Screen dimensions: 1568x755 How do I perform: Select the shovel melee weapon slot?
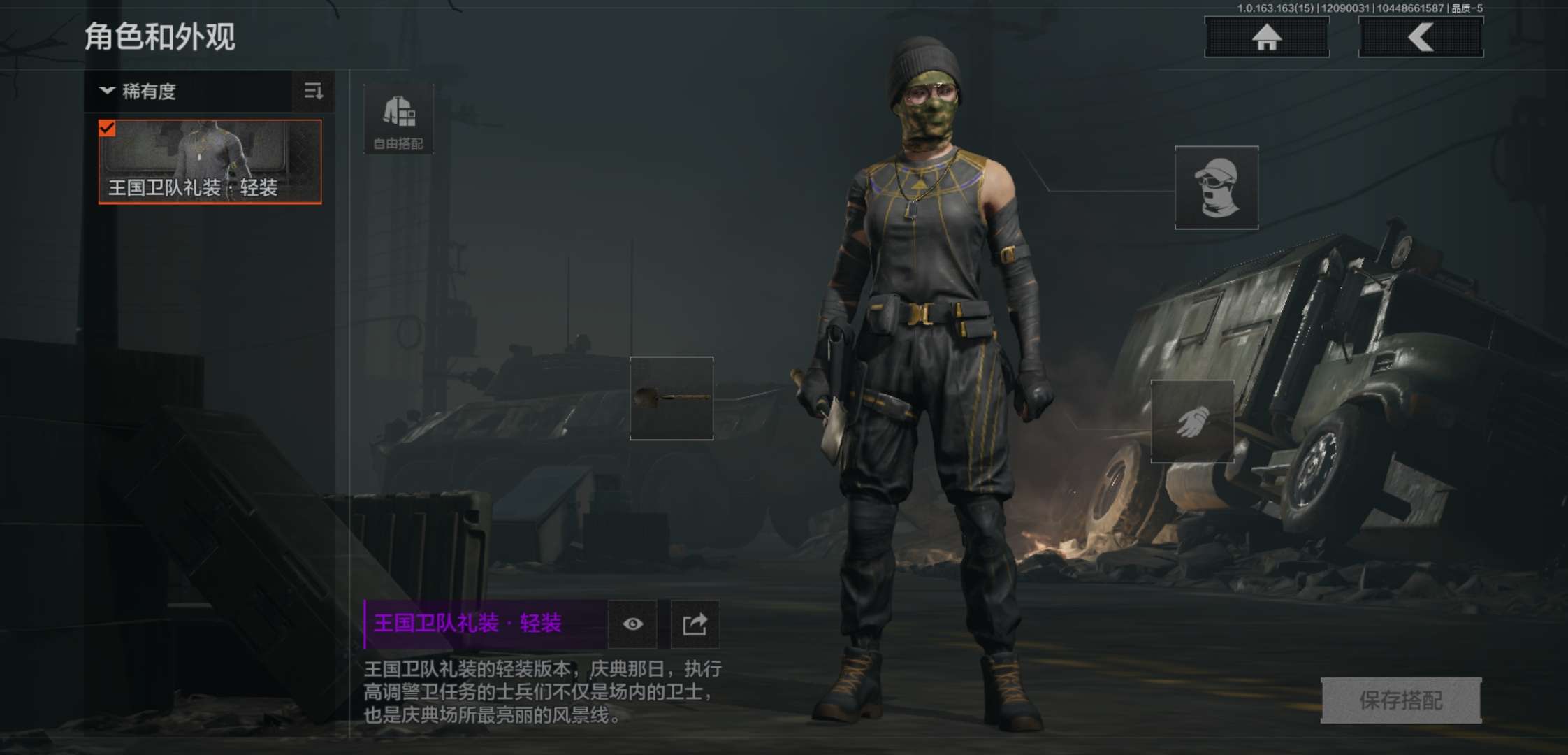(x=672, y=398)
